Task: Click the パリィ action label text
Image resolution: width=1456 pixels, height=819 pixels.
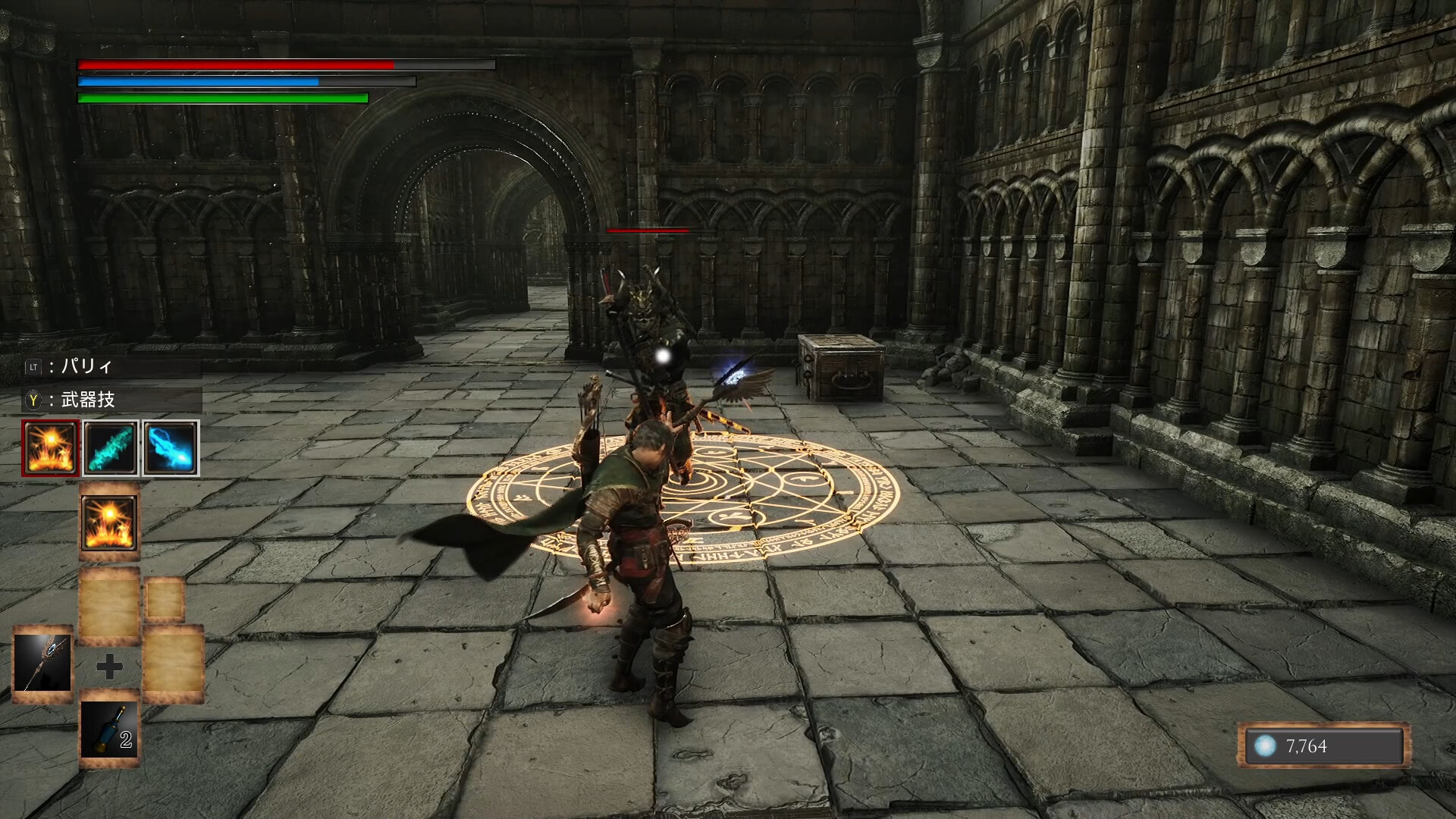Action: pos(85,366)
